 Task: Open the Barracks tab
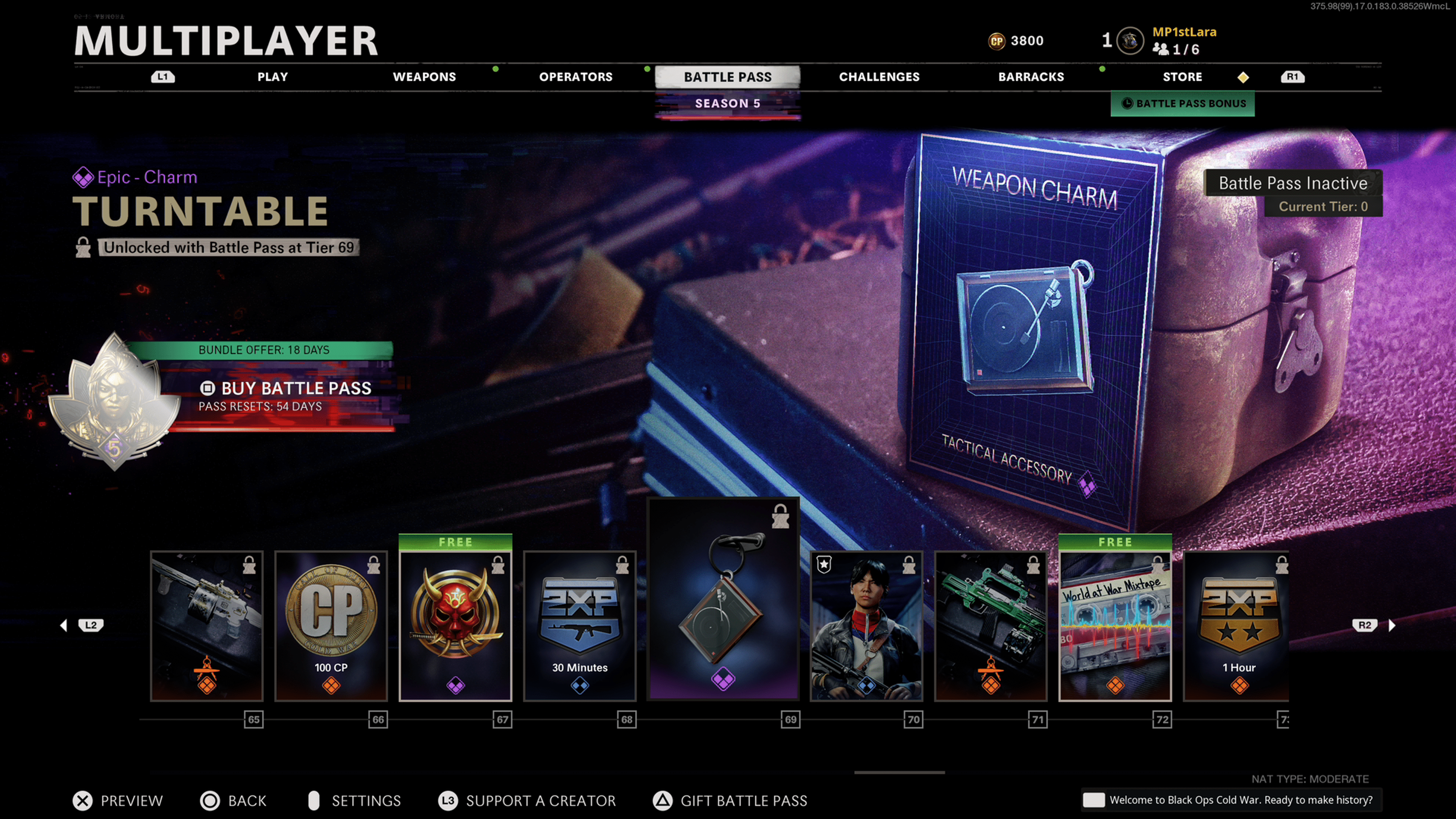click(x=1031, y=77)
